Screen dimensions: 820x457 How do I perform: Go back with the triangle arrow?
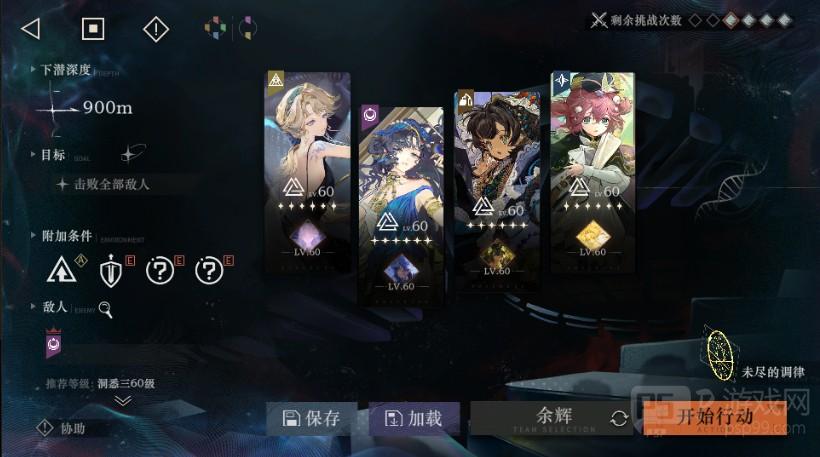[x=30, y=29]
